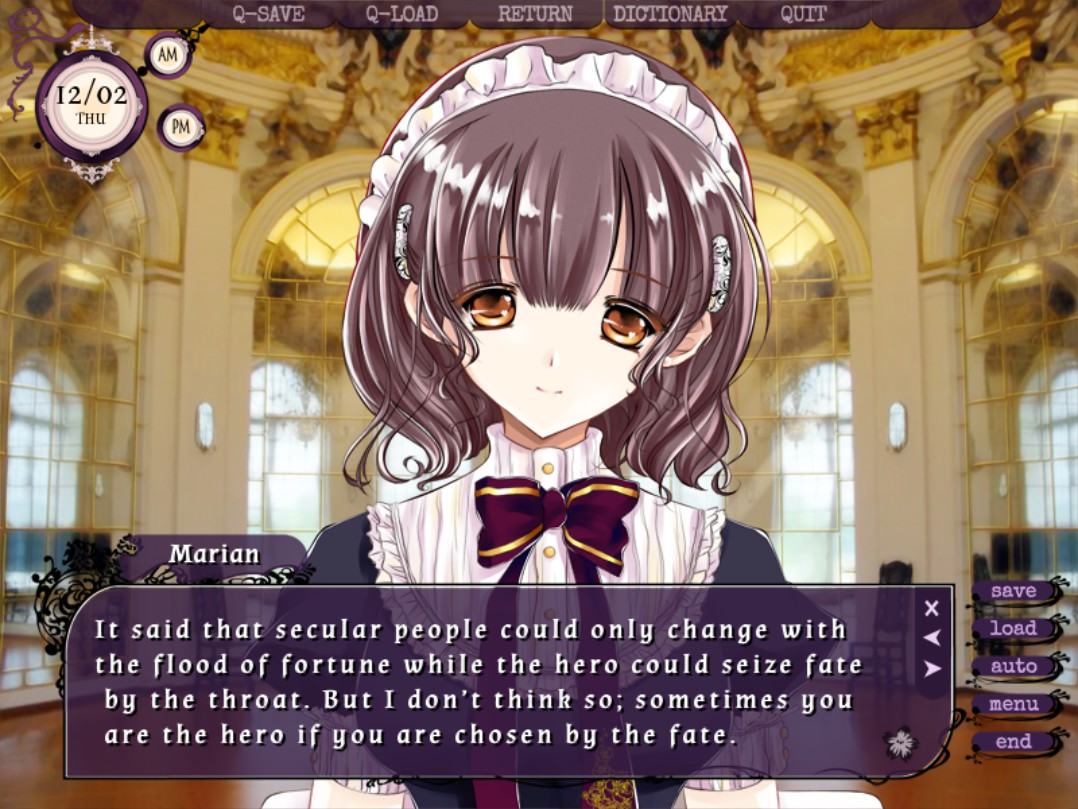Screen dimensions: 1078x809
Task: Open the game menu button
Action: click(x=1013, y=704)
